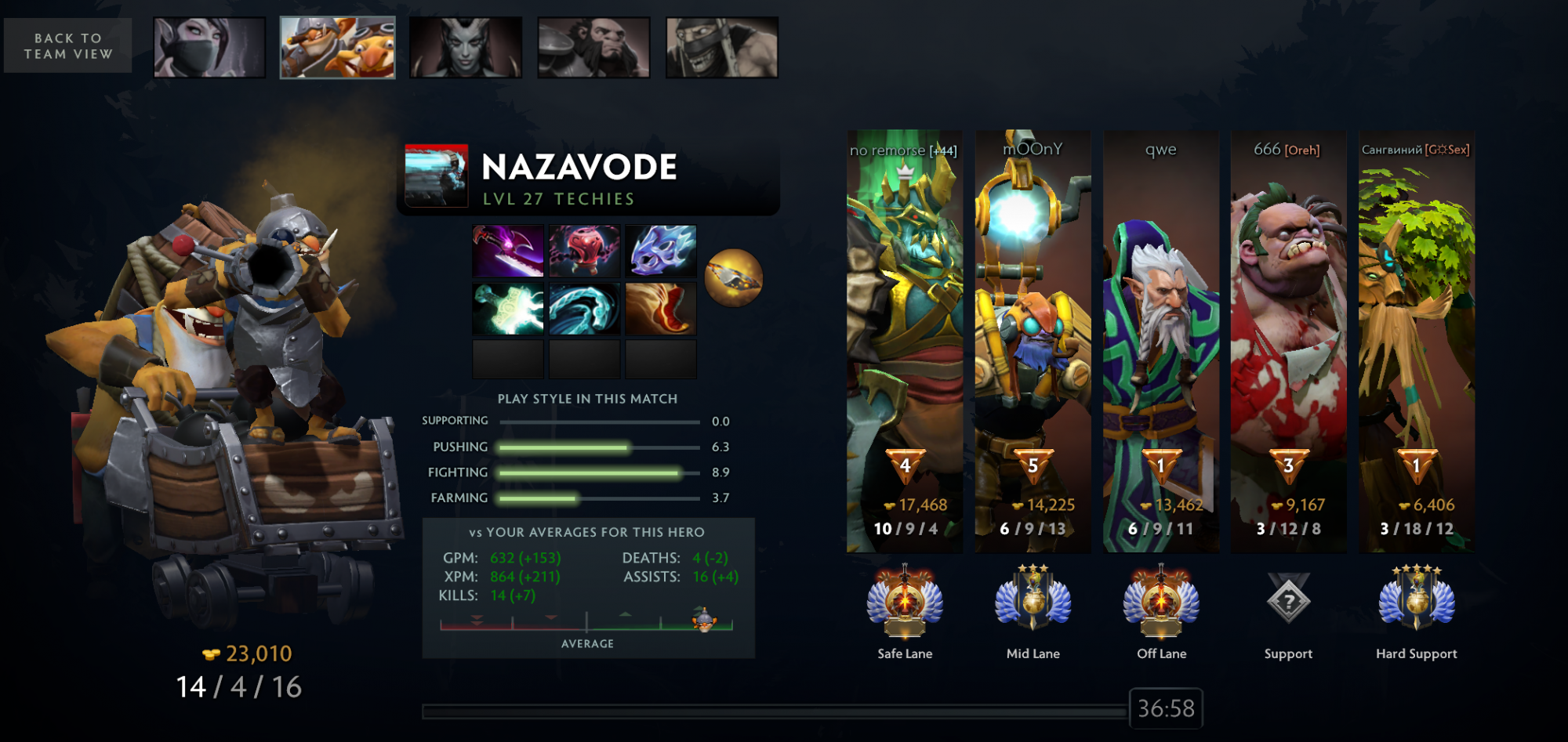Select the Treant Protector Hard Support card

coord(1417,341)
